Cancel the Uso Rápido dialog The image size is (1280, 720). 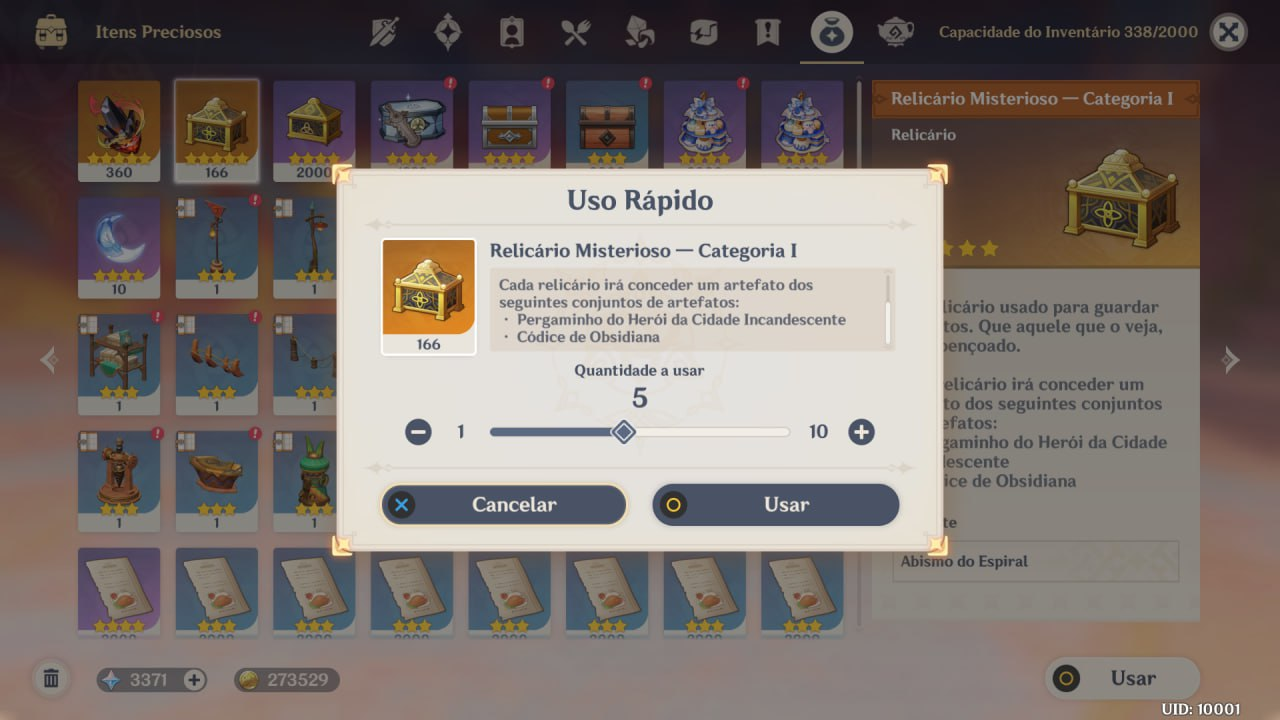point(503,505)
